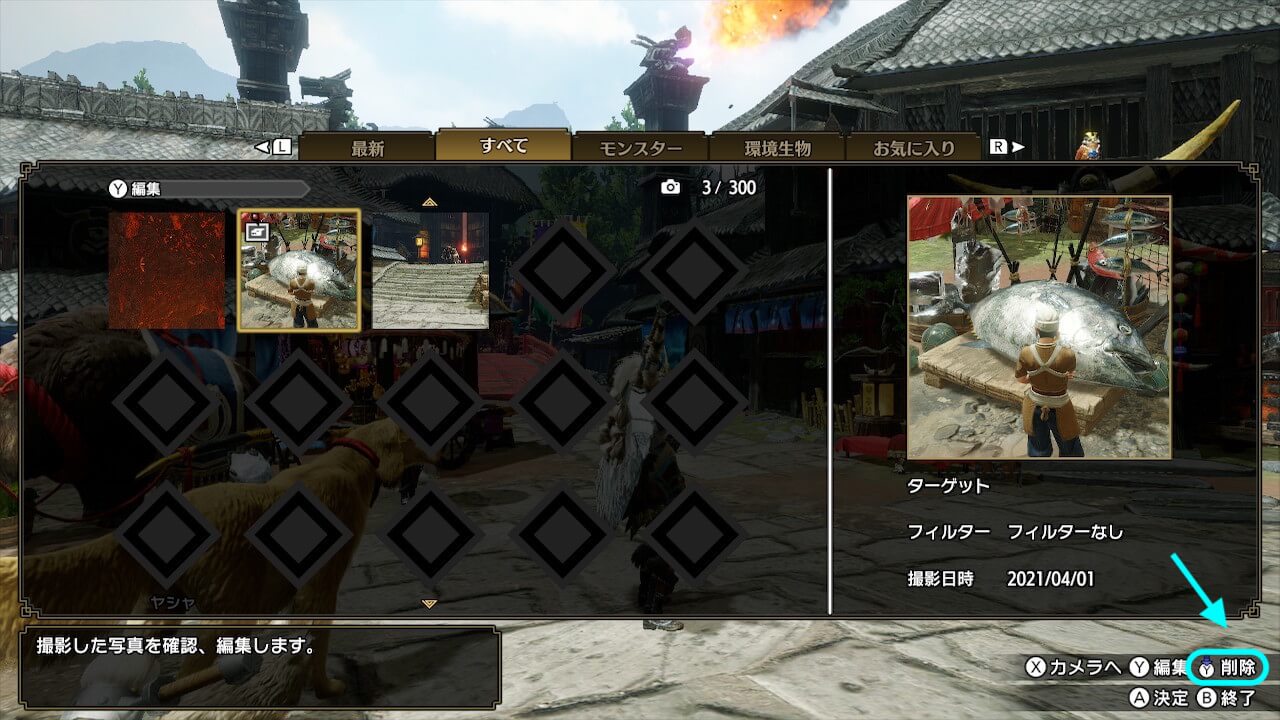Switch to the 最新 tab
This screenshot has width=1280, height=720.
point(367,148)
